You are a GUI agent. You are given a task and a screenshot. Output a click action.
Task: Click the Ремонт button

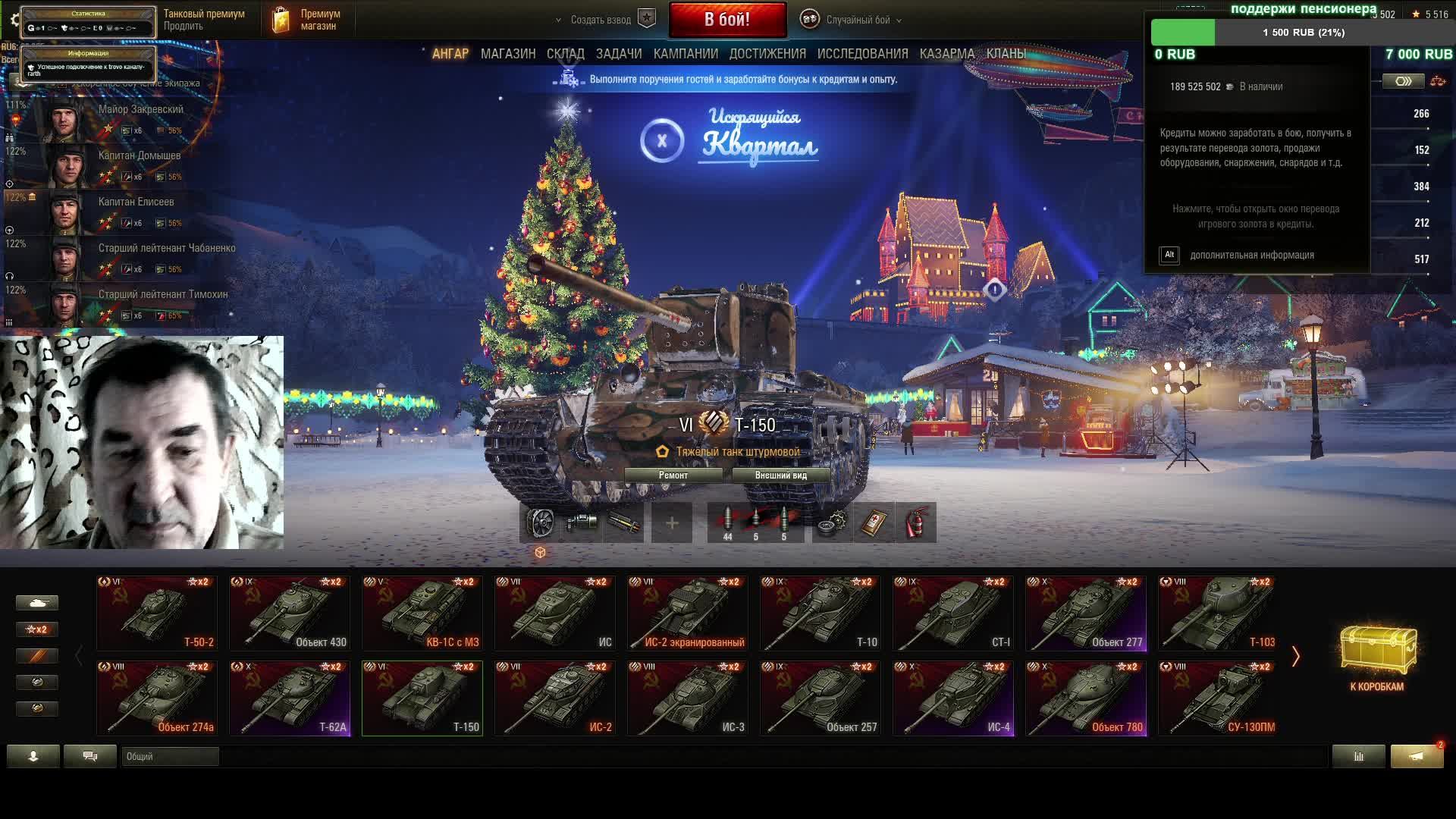673,475
